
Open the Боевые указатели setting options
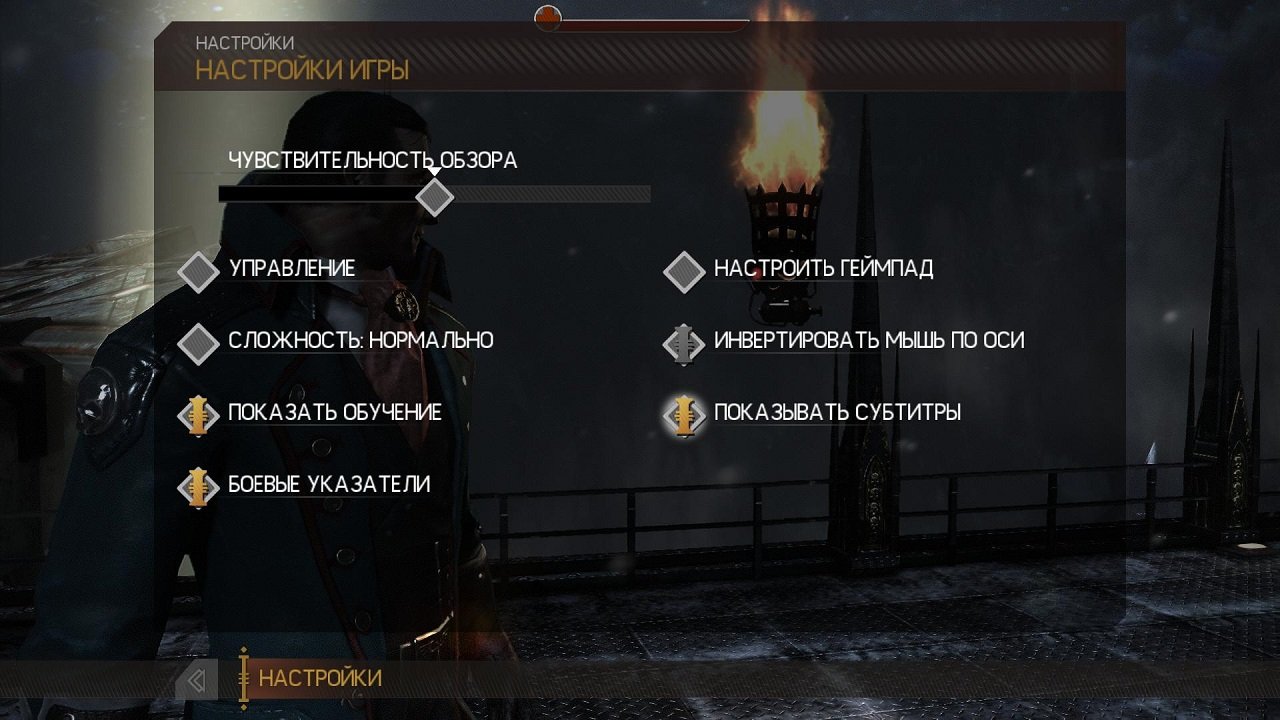[329, 485]
